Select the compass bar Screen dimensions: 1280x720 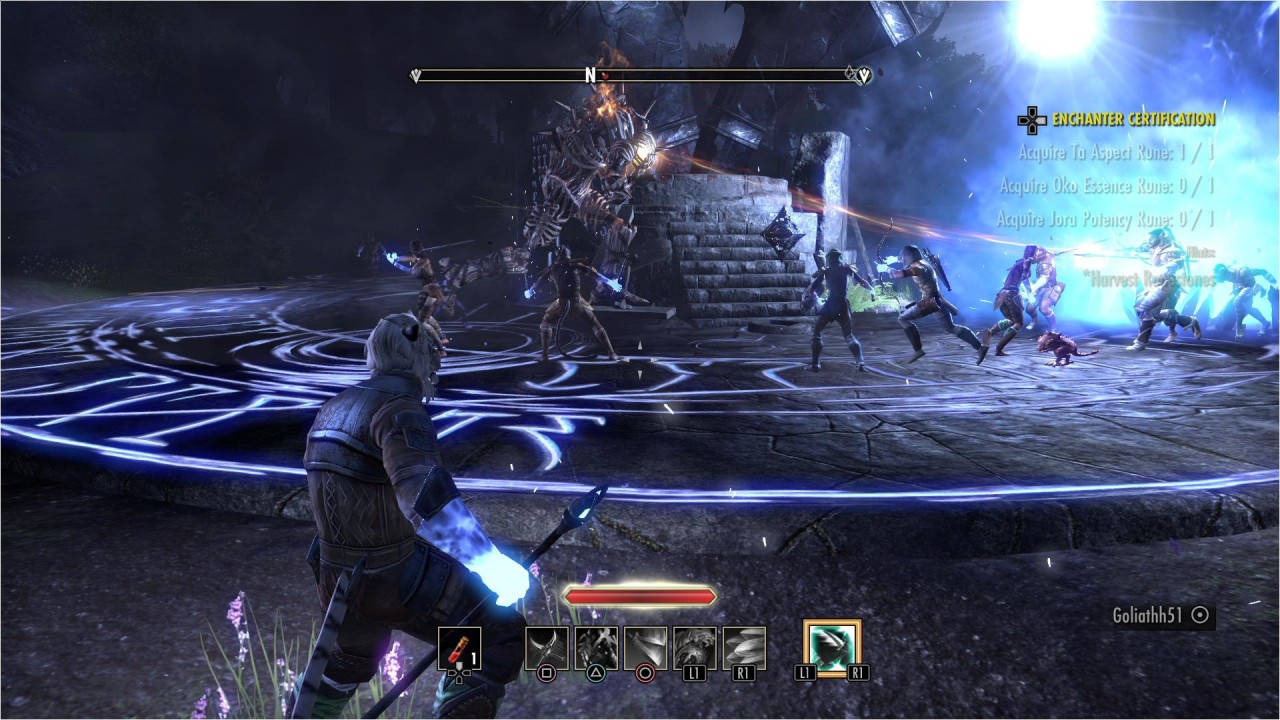pos(640,75)
